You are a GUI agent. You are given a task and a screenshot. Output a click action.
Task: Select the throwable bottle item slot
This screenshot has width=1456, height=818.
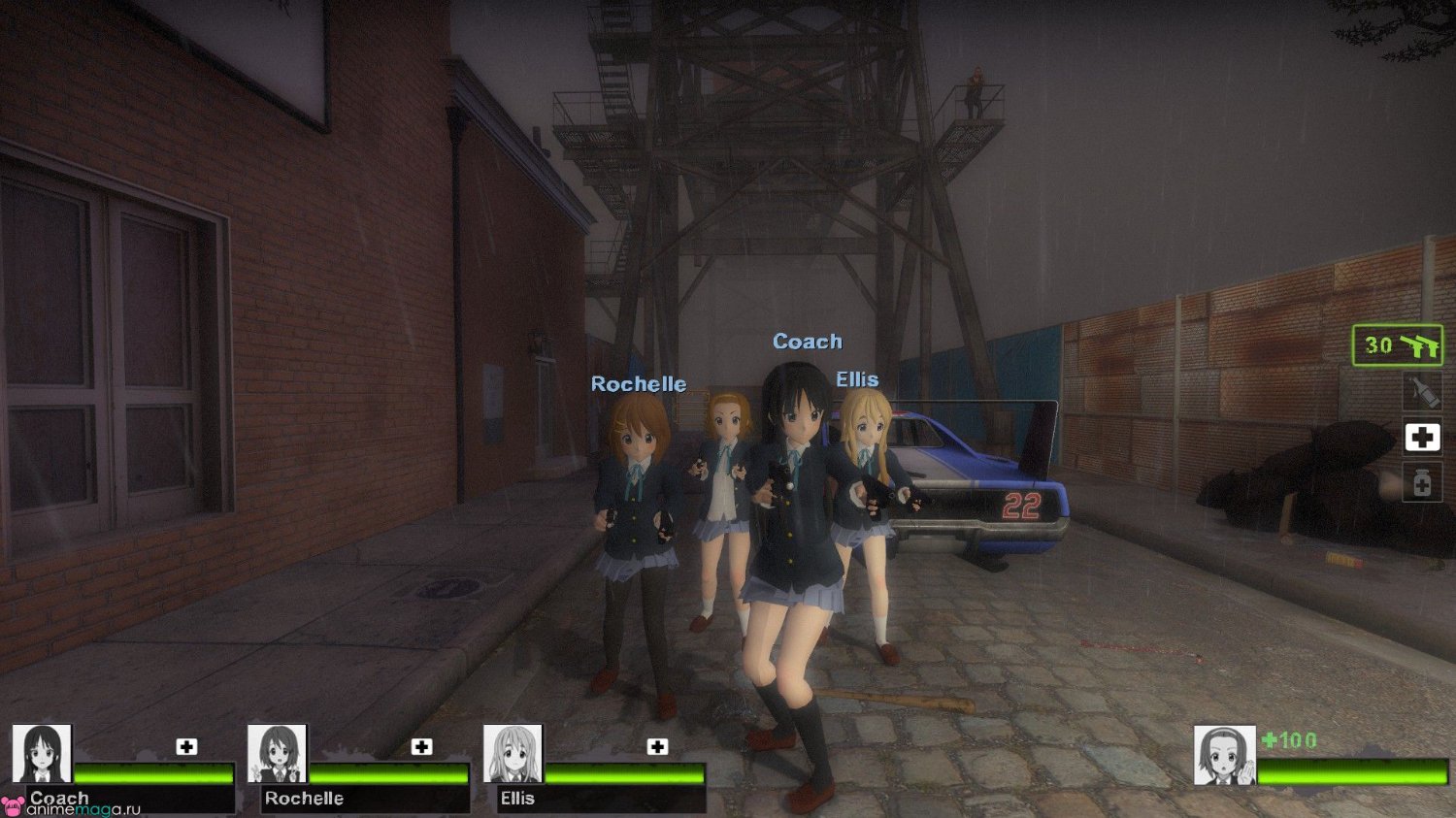[x=1423, y=392]
